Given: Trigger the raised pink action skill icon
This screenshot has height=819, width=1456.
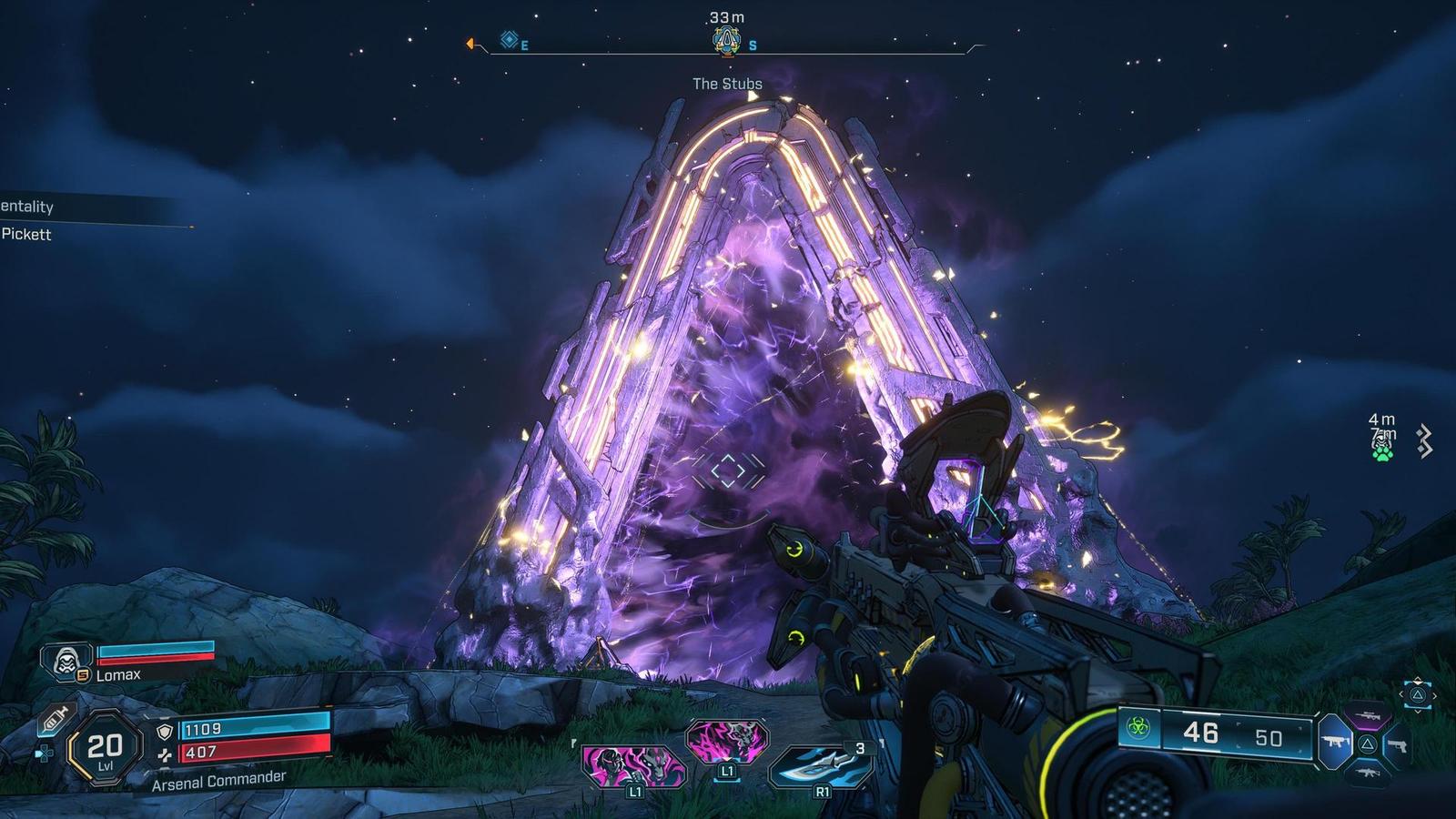Looking at the screenshot, I should coord(725,743).
